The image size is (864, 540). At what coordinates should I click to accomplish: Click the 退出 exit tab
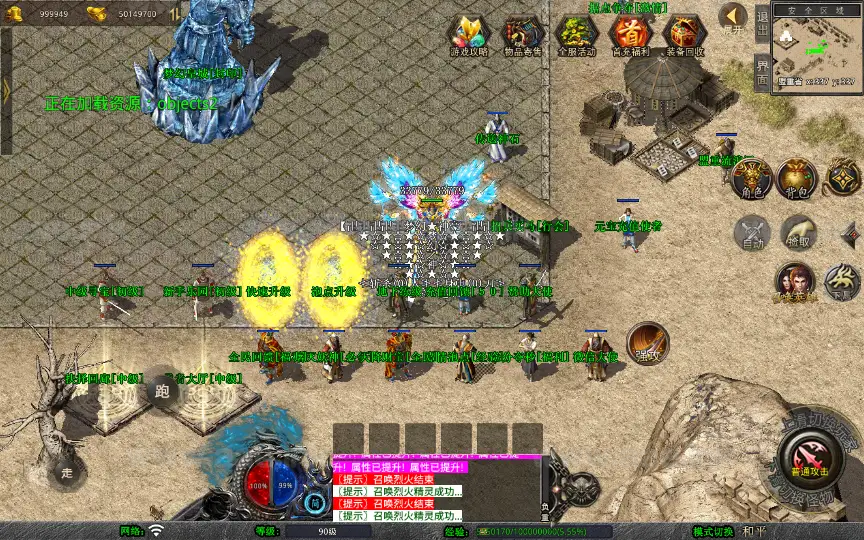(x=762, y=22)
